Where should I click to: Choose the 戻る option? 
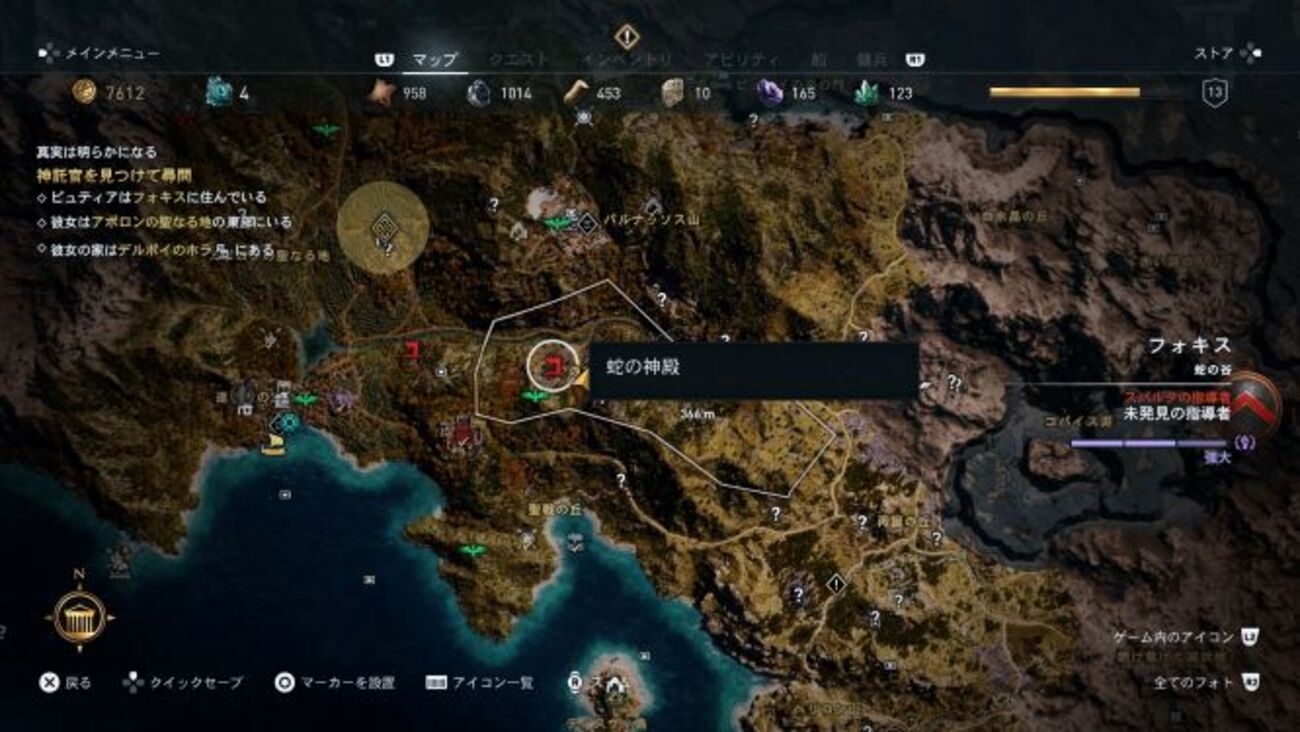point(65,683)
